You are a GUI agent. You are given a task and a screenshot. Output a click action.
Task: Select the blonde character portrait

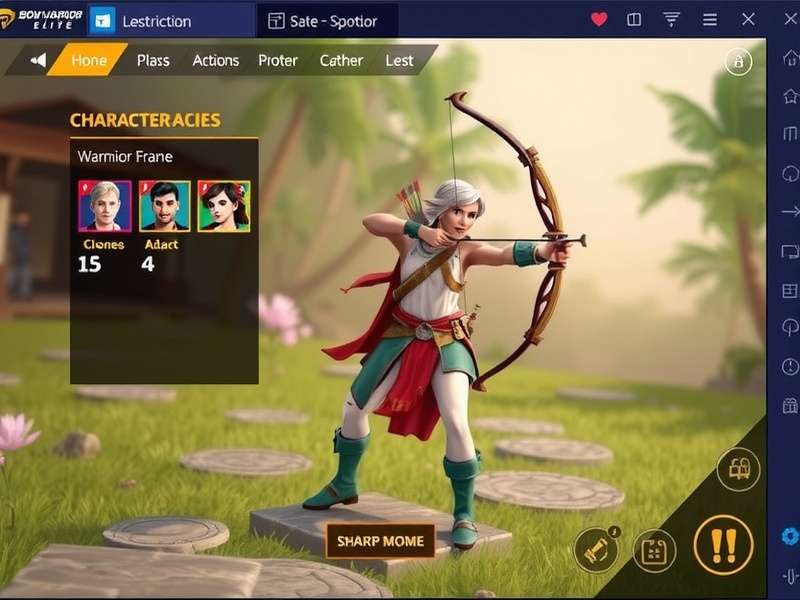(x=105, y=206)
